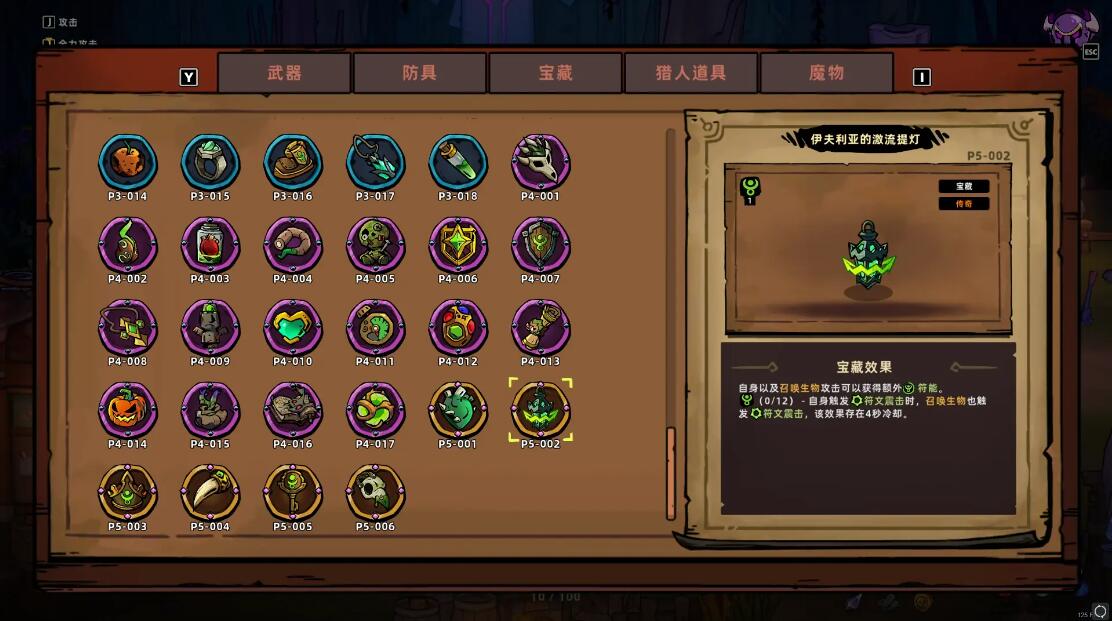Pick the P4-001 bone skull treasure
This screenshot has width=1112, height=621.
coord(541,162)
